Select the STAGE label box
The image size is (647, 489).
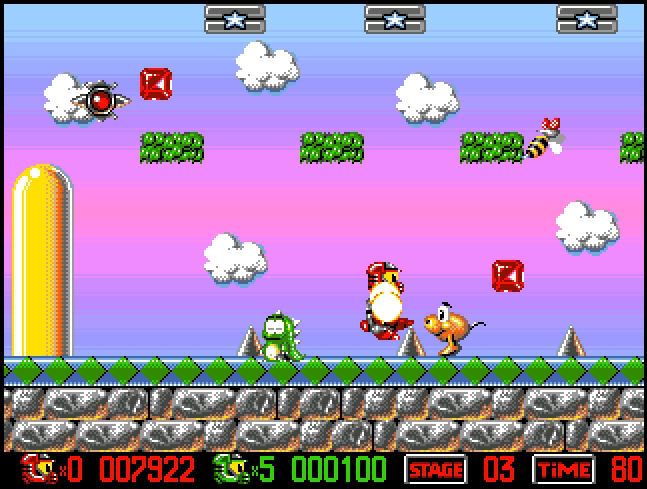pos(436,470)
